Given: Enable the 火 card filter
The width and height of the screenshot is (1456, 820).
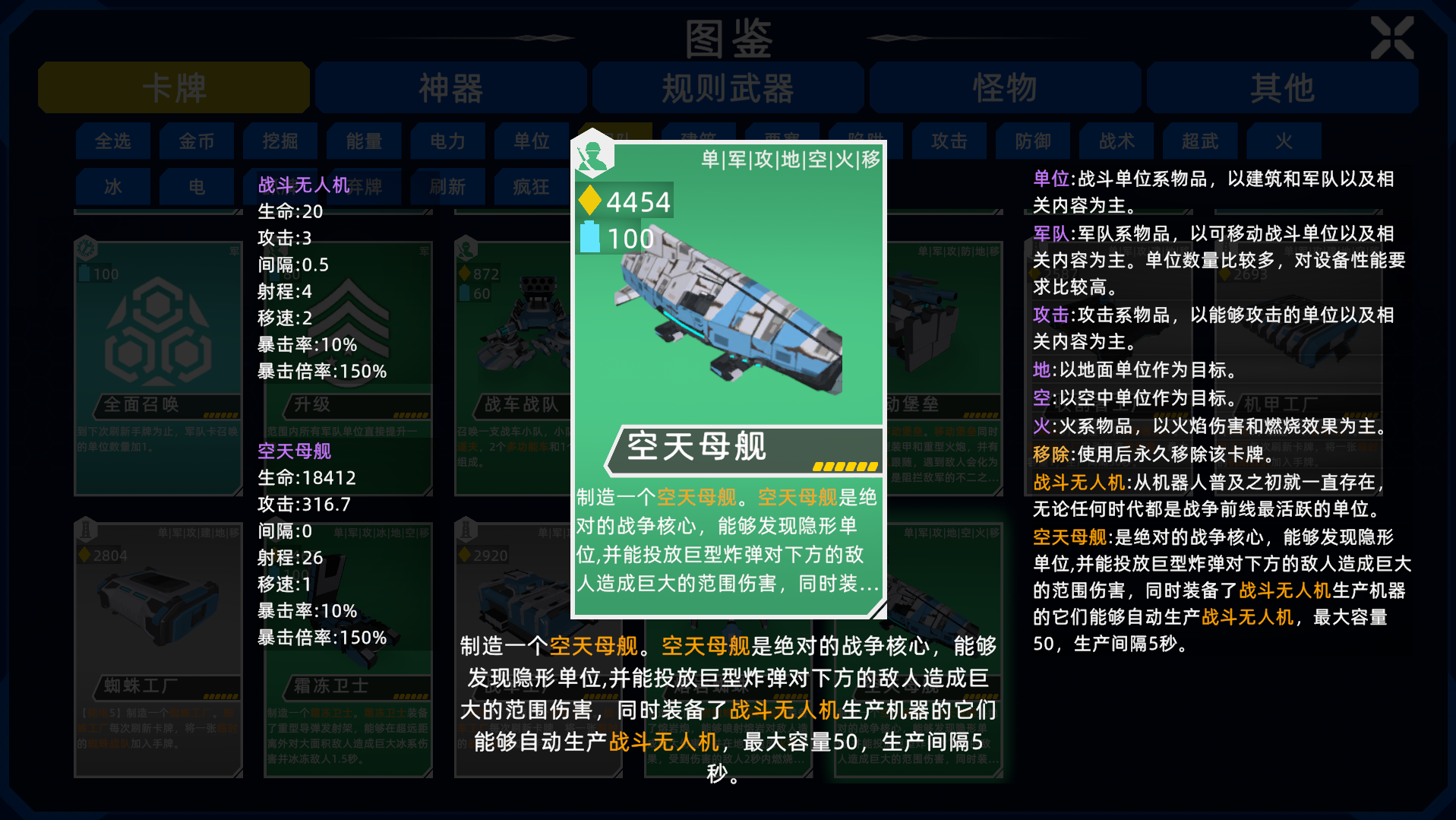Looking at the screenshot, I should [1284, 141].
